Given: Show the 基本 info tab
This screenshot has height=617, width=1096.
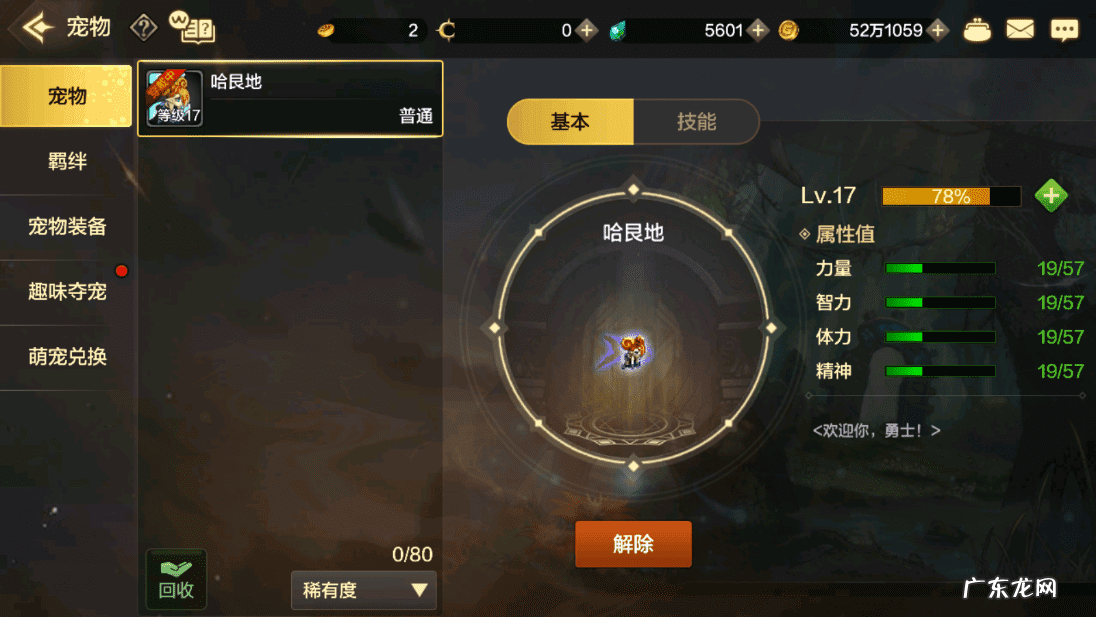Looking at the screenshot, I should tap(570, 122).
